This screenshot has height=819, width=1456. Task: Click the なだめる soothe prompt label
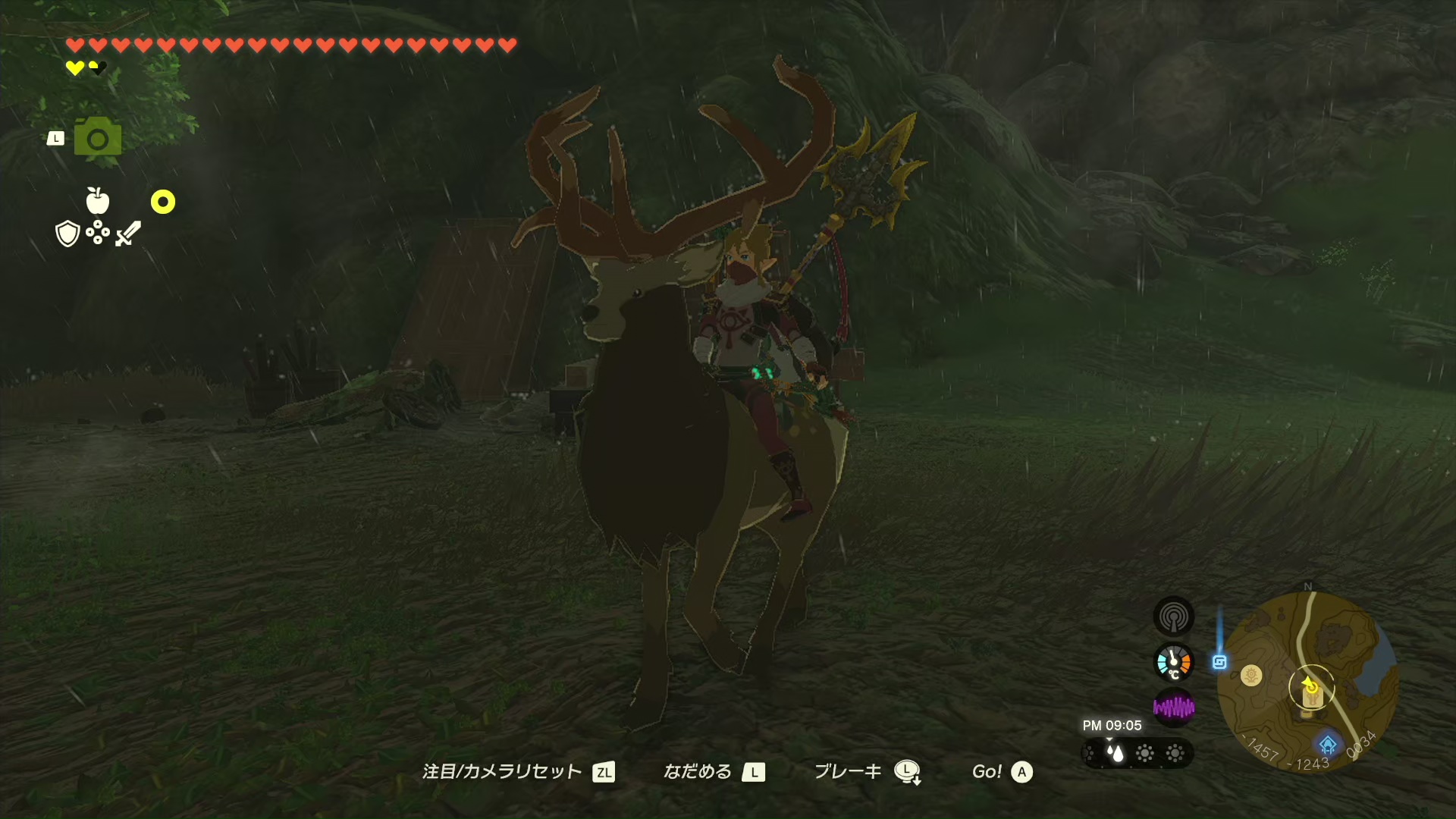pos(698,772)
